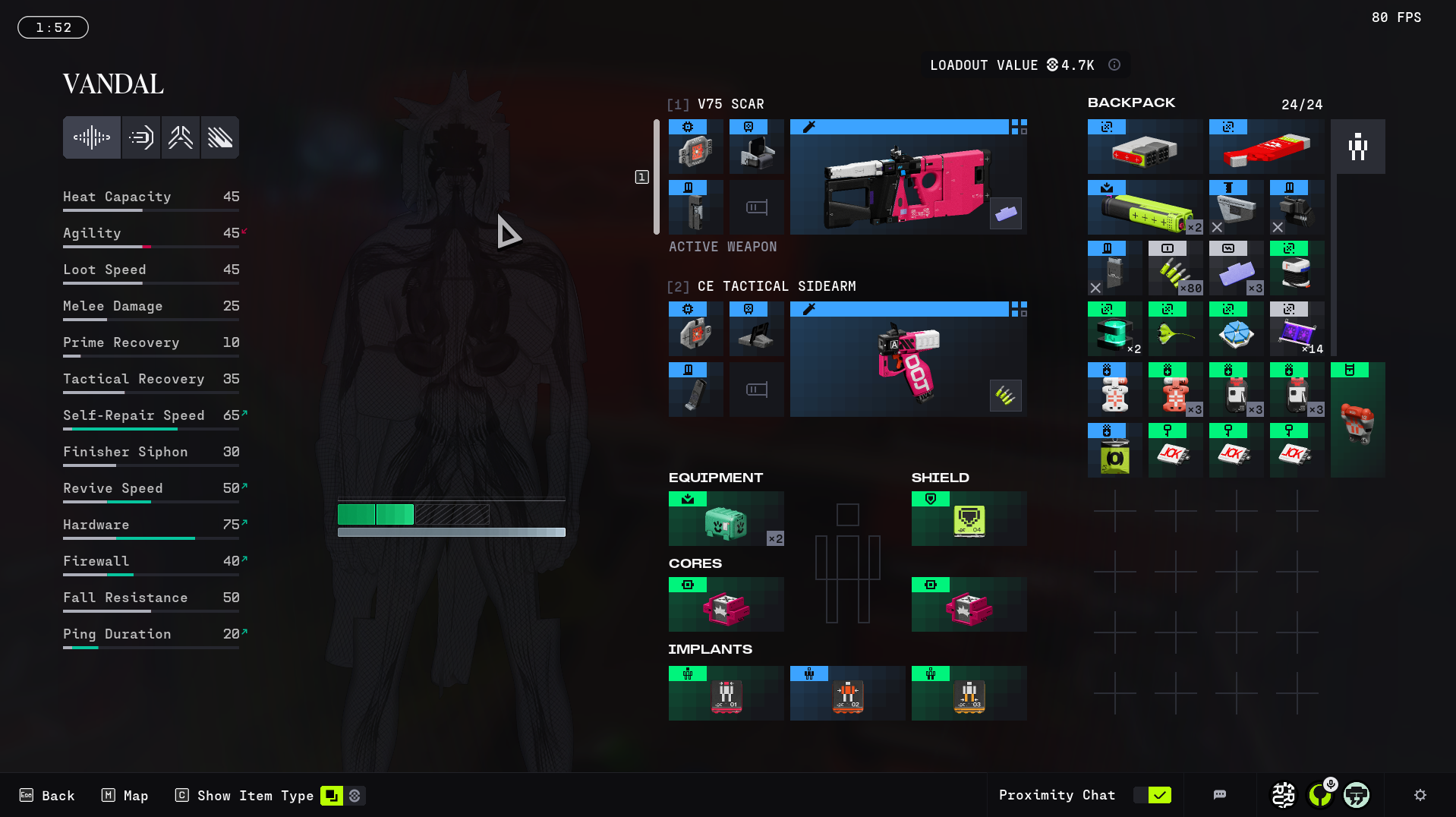The image size is (1456, 817).
Task: Select the left pink core slot
Action: tap(726, 604)
